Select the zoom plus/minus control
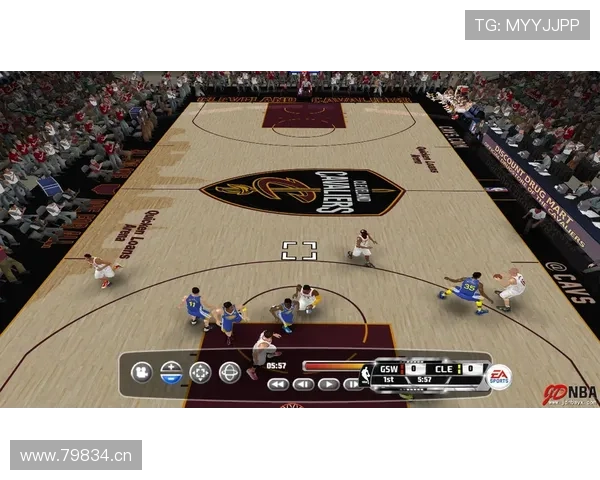 [171, 372]
